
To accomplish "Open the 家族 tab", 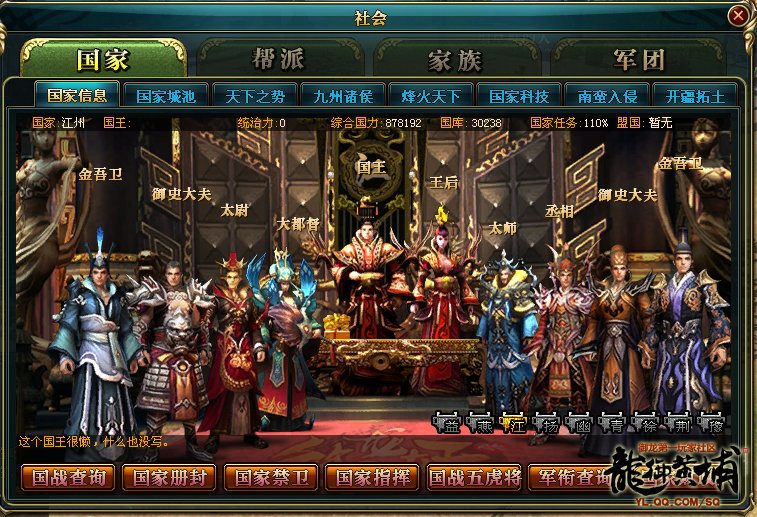I will click(x=455, y=59).
